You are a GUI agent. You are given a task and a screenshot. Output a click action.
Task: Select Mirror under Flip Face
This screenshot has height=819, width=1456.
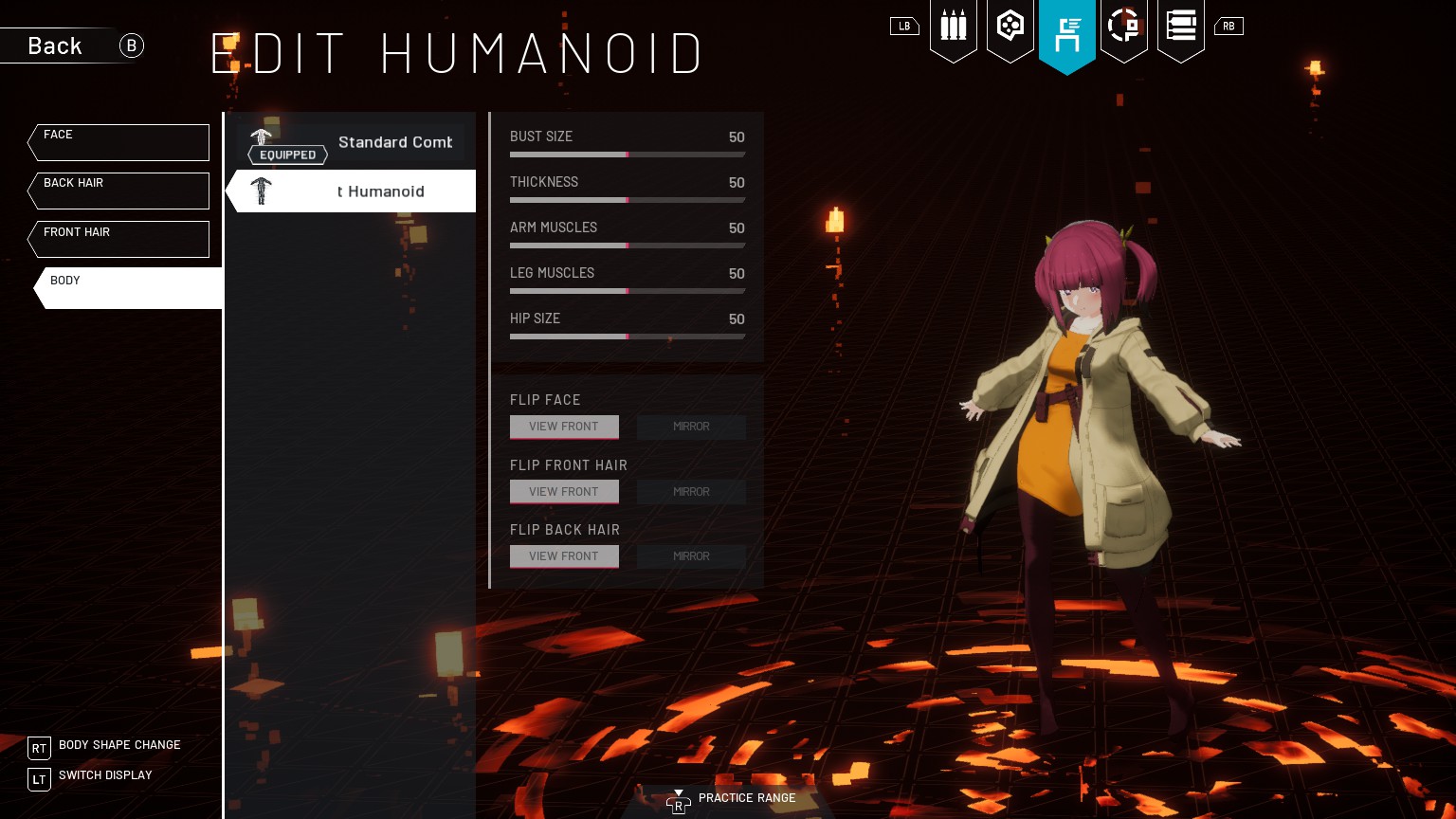click(x=691, y=427)
